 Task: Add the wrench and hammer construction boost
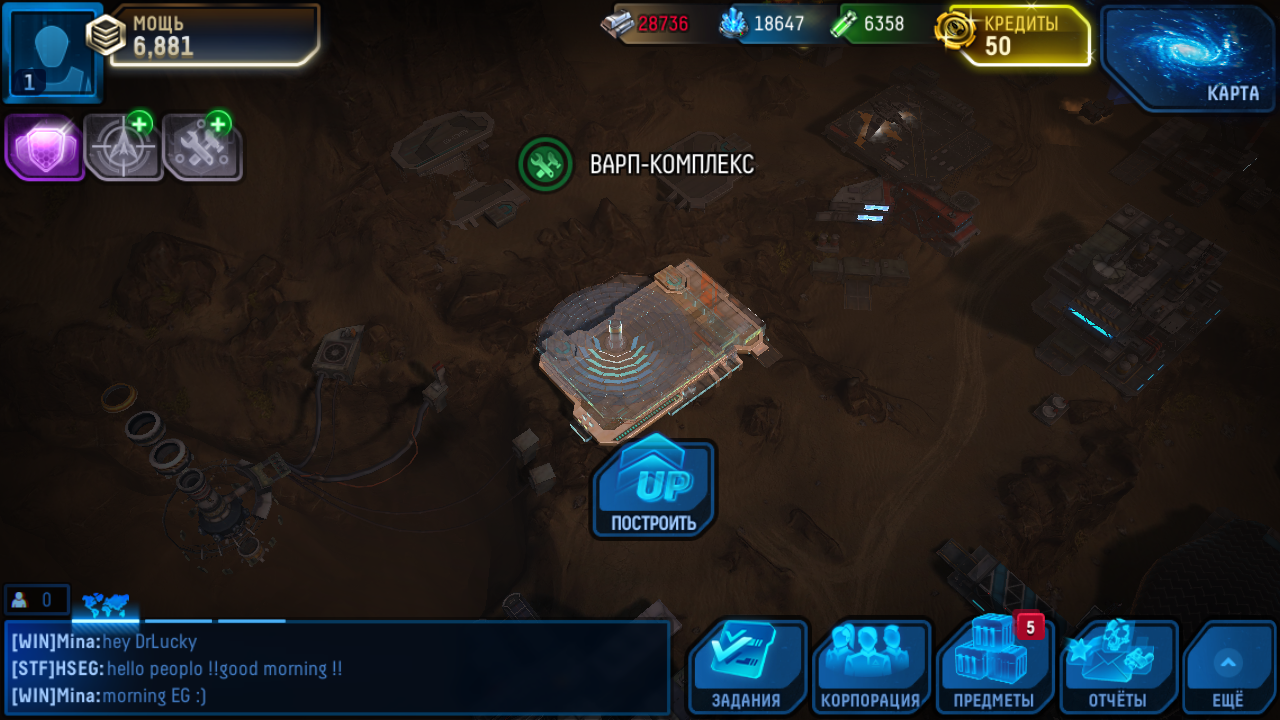[x=202, y=147]
